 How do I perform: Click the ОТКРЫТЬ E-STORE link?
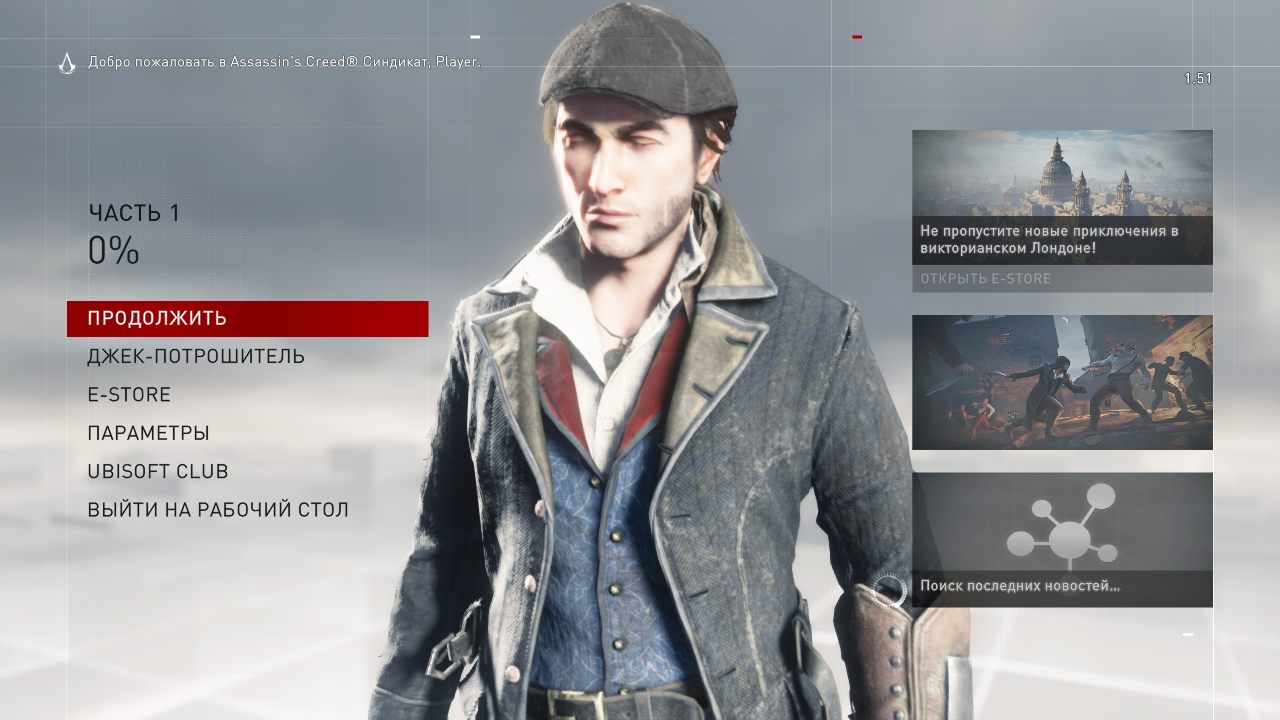pos(986,278)
